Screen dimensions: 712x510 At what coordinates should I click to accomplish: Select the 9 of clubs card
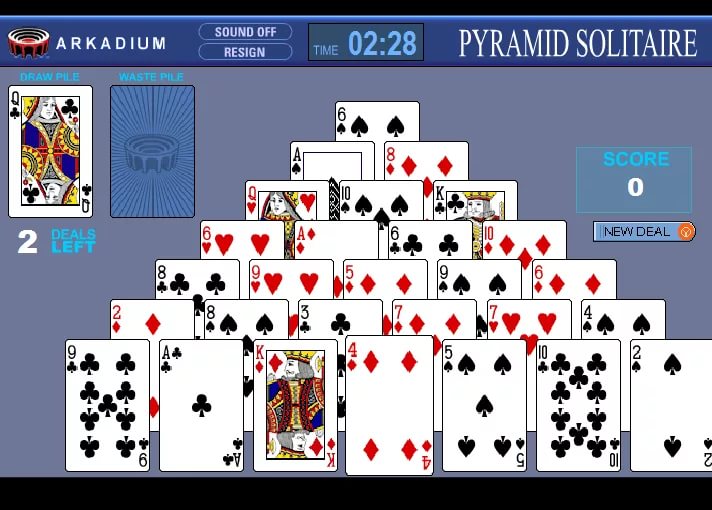click(x=107, y=405)
